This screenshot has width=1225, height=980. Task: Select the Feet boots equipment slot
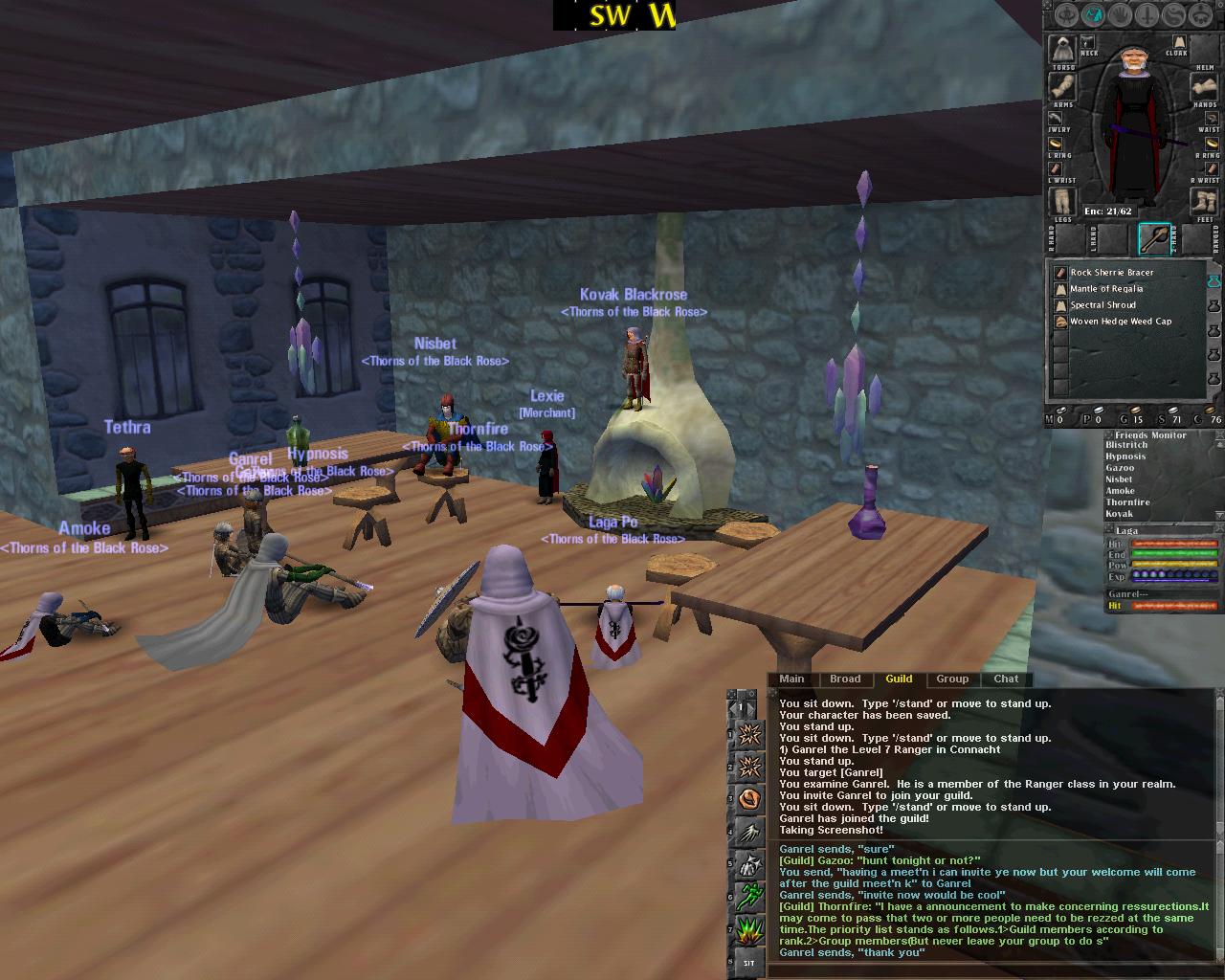click(1203, 202)
